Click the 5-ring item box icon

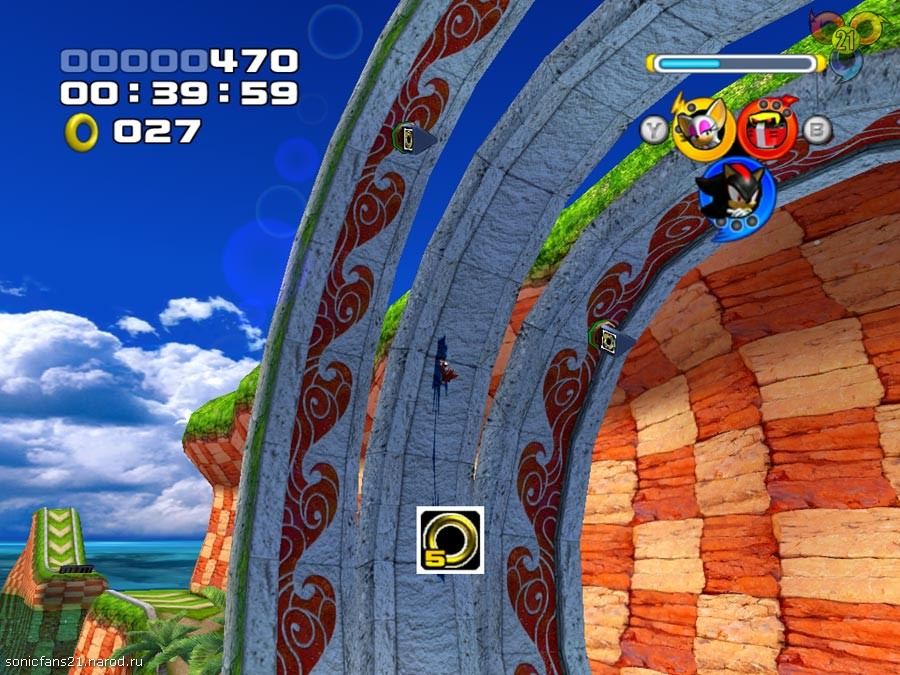(x=450, y=540)
